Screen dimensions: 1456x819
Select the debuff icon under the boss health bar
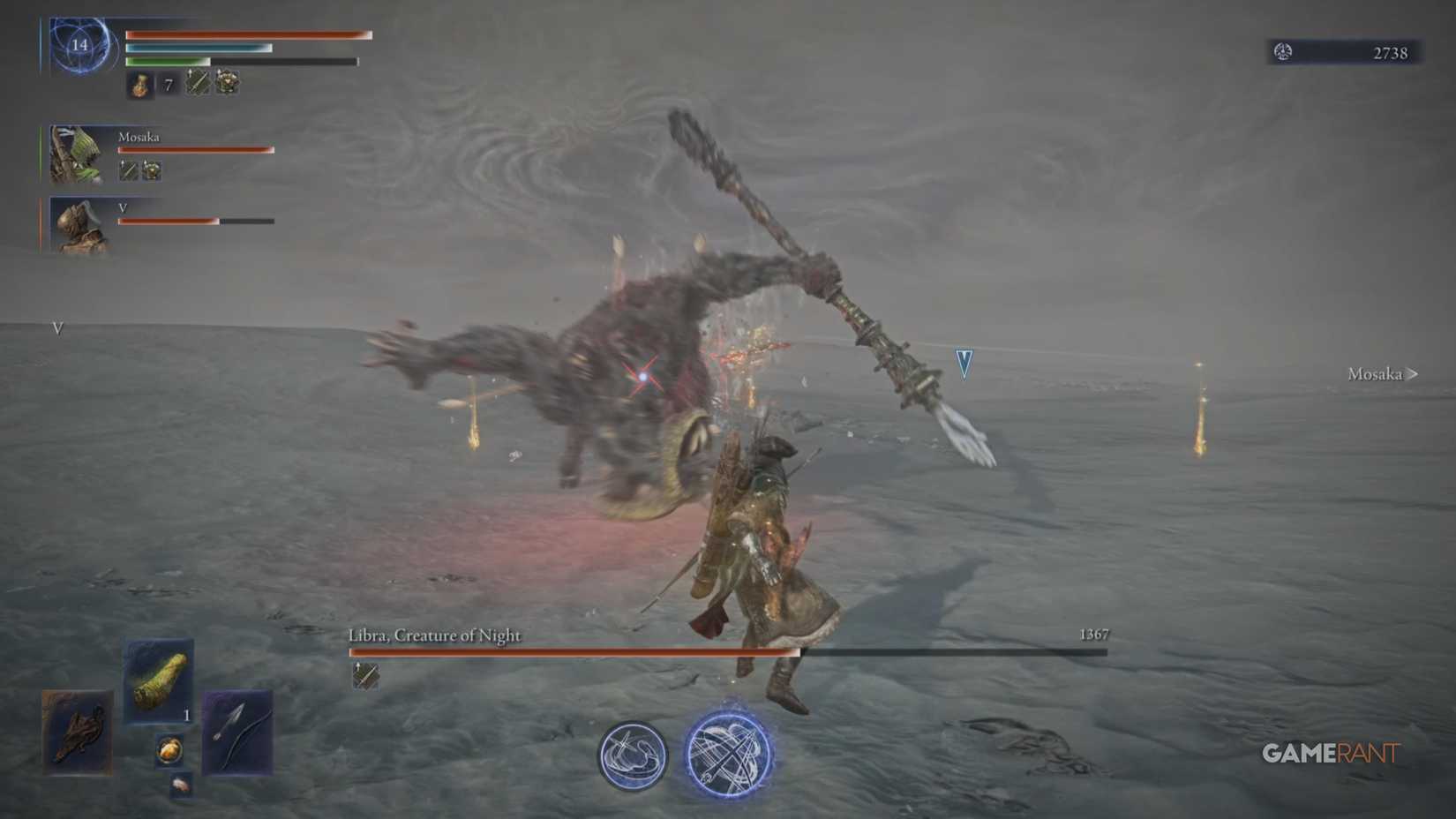[364, 676]
